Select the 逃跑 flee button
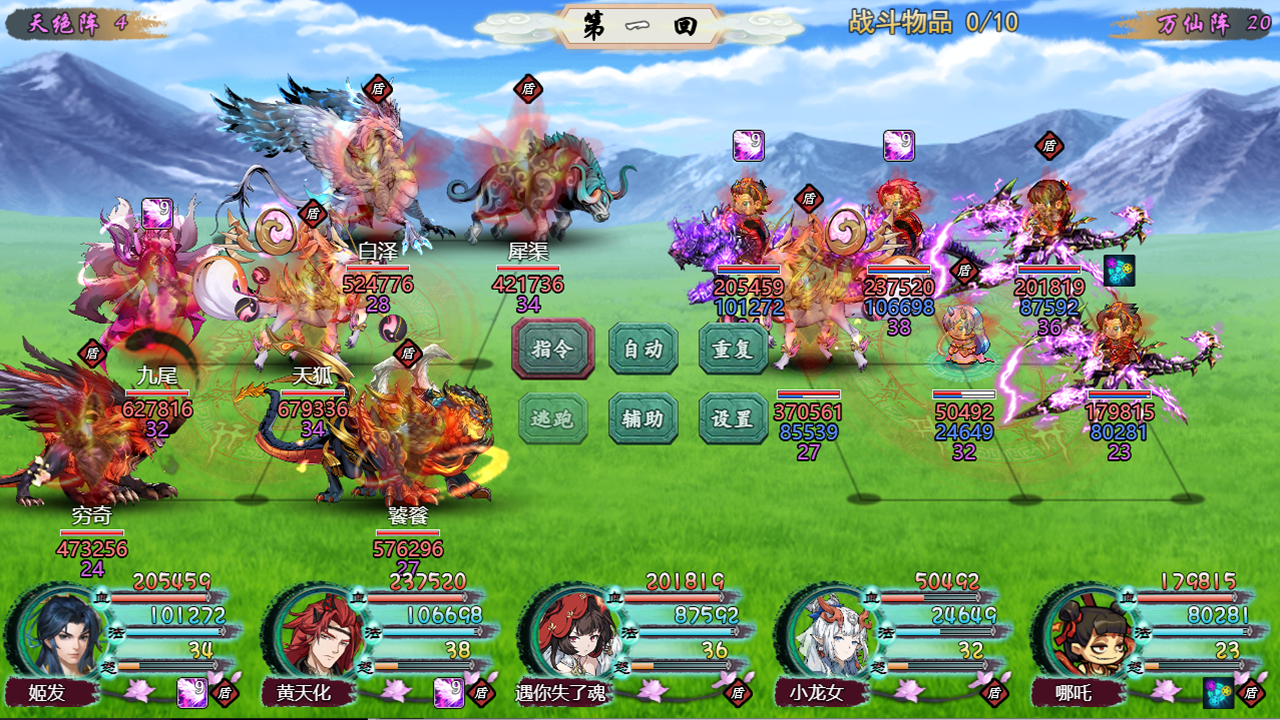The width and height of the screenshot is (1280, 720). [553, 419]
